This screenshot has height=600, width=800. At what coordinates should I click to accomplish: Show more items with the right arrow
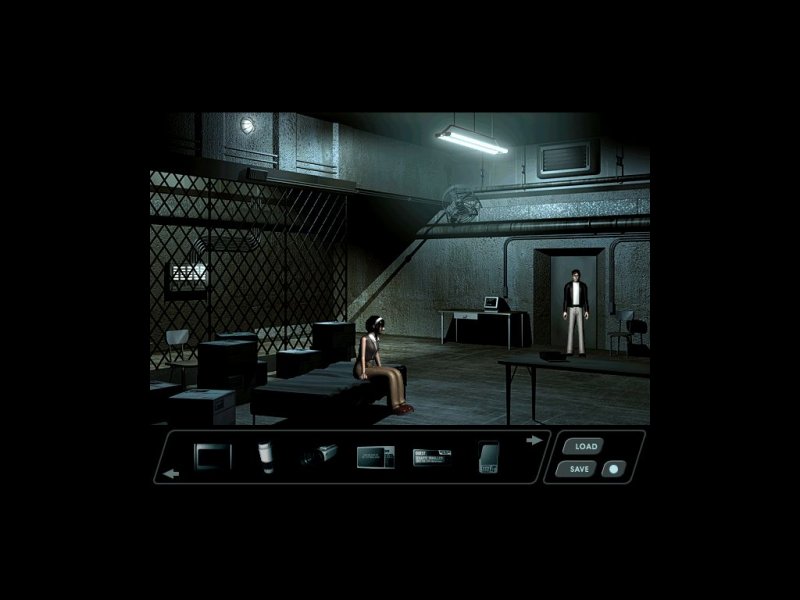(535, 440)
